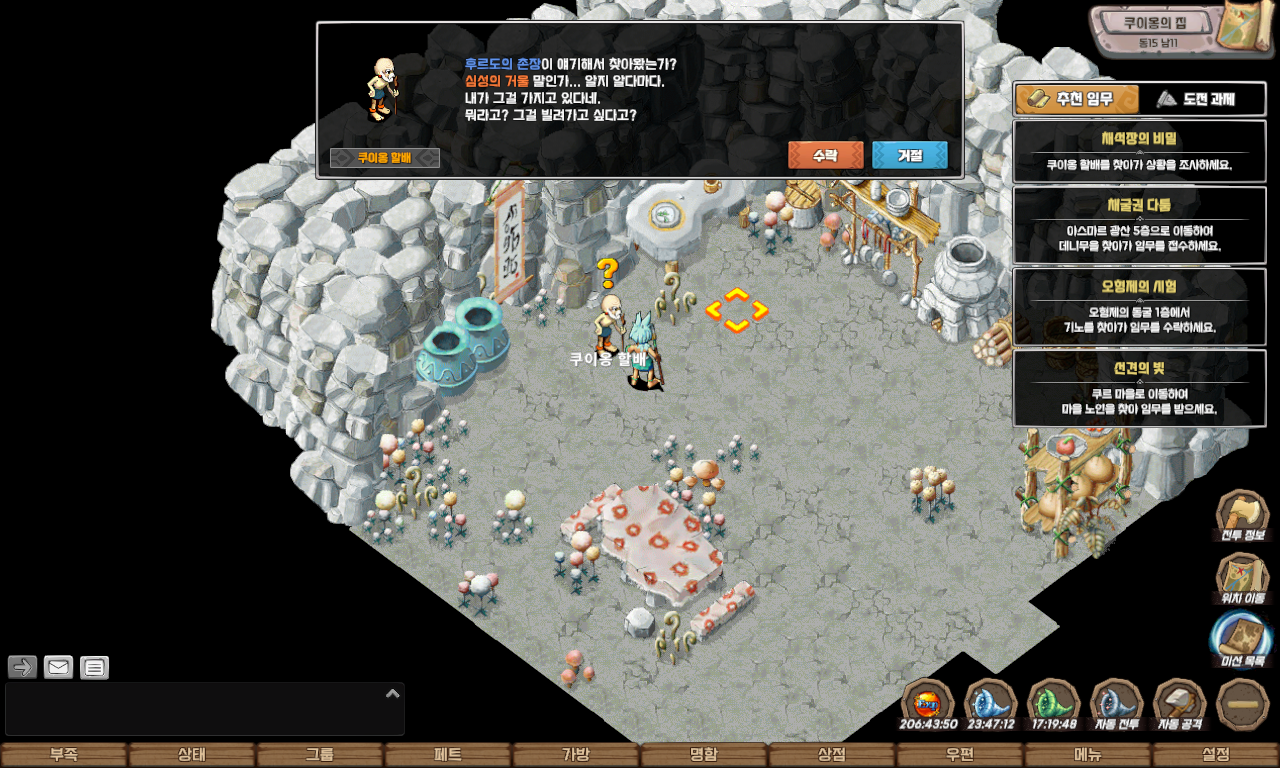Open the 가방 bag menu

point(576,755)
